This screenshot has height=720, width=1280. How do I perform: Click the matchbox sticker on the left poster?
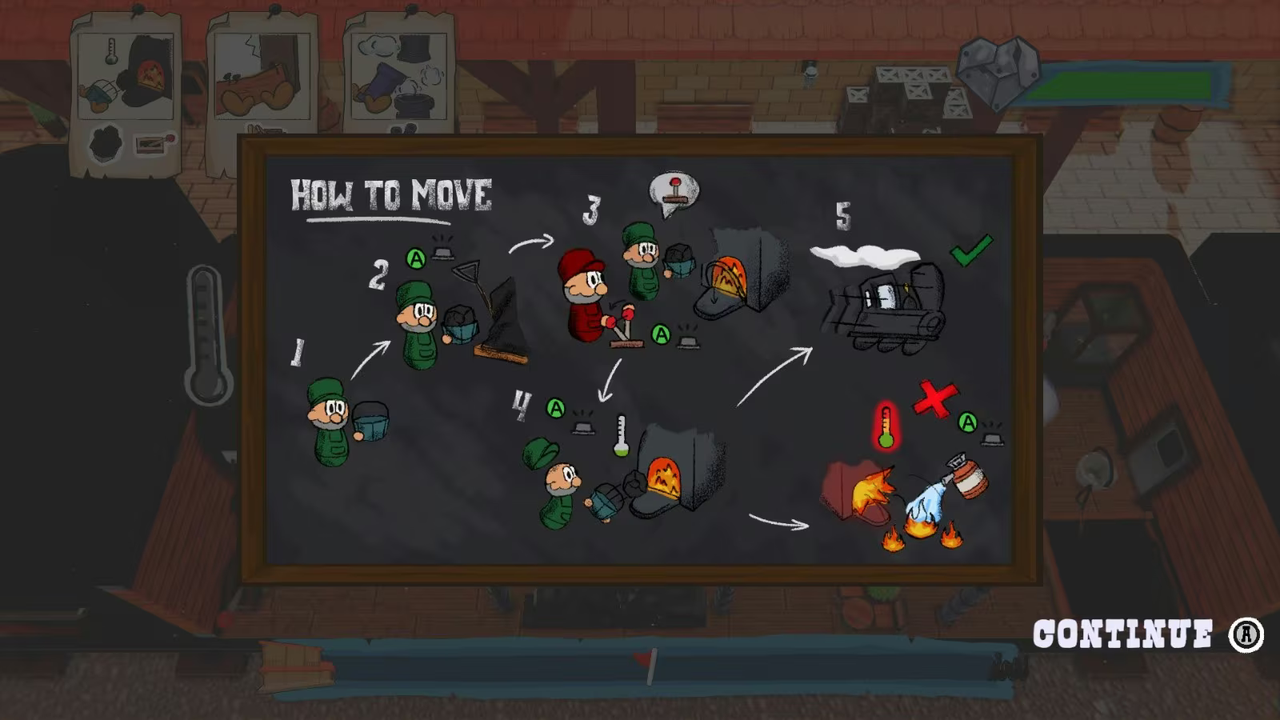[x=152, y=145]
